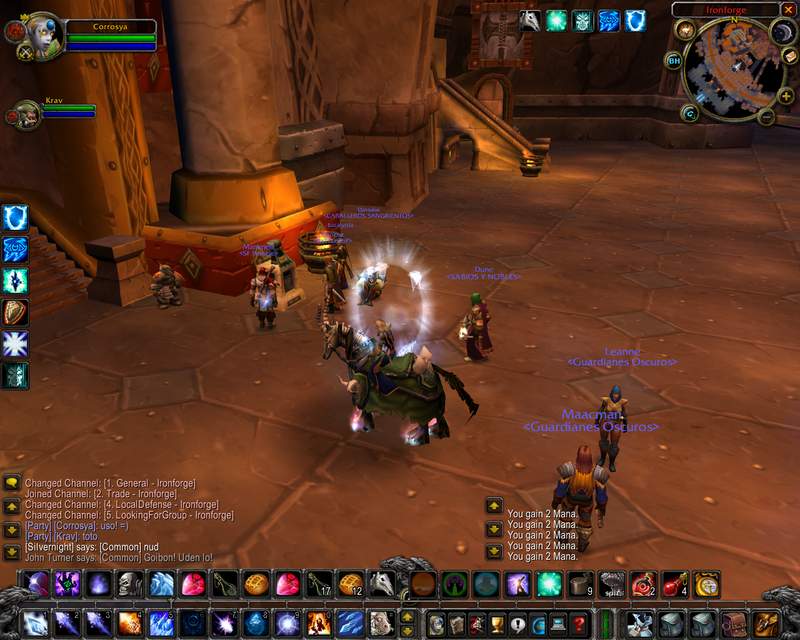Use the hearthstone item on the action bar
The image size is (800, 640).
coord(707,583)
